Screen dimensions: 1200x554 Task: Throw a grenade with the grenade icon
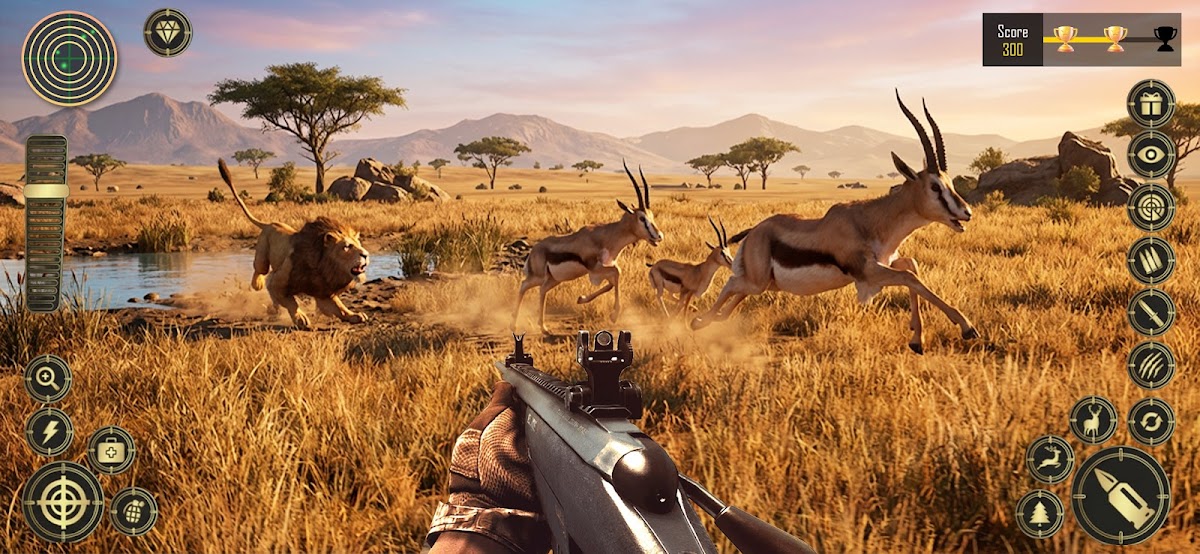134,511
